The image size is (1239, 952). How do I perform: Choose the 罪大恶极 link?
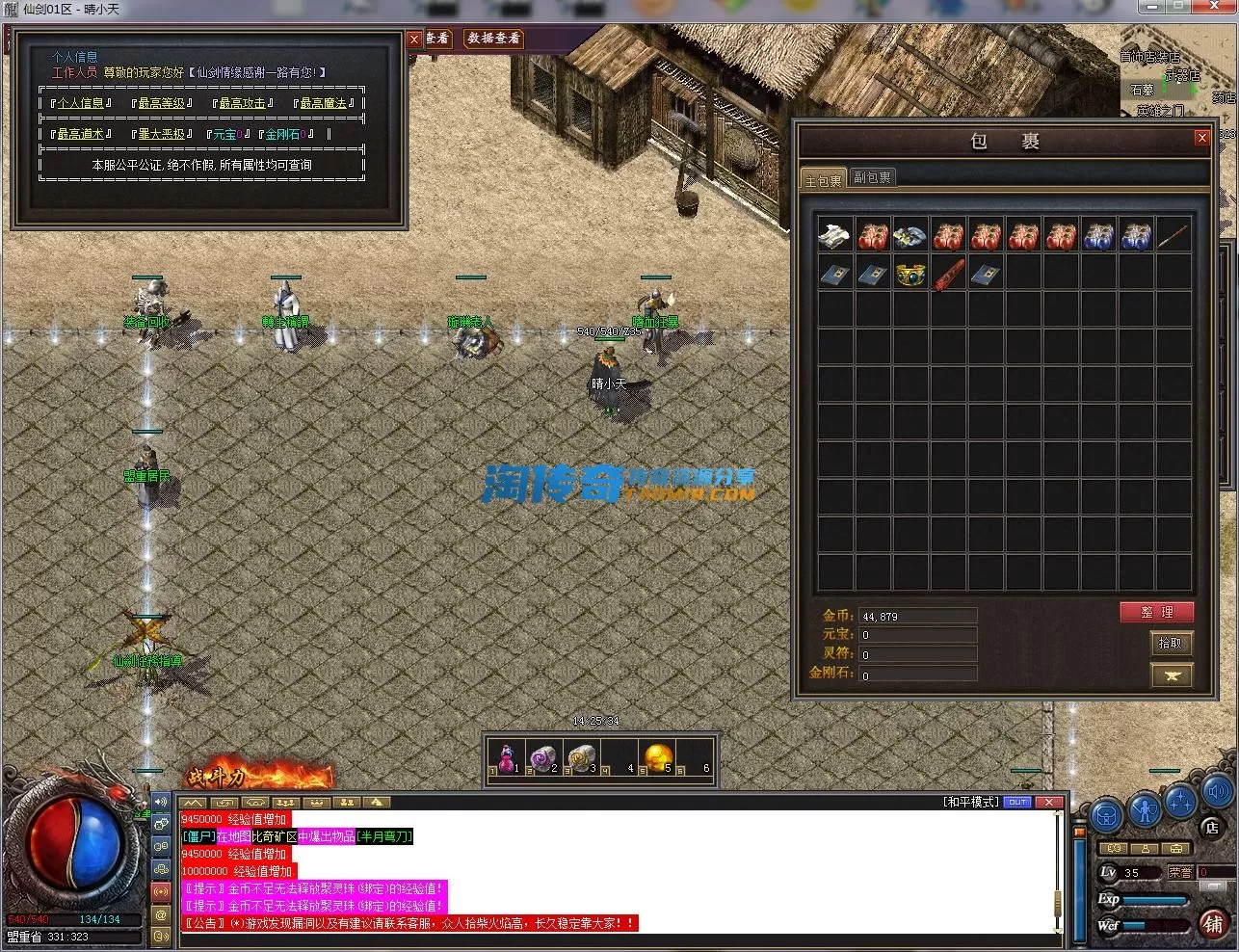pos(160,134)
